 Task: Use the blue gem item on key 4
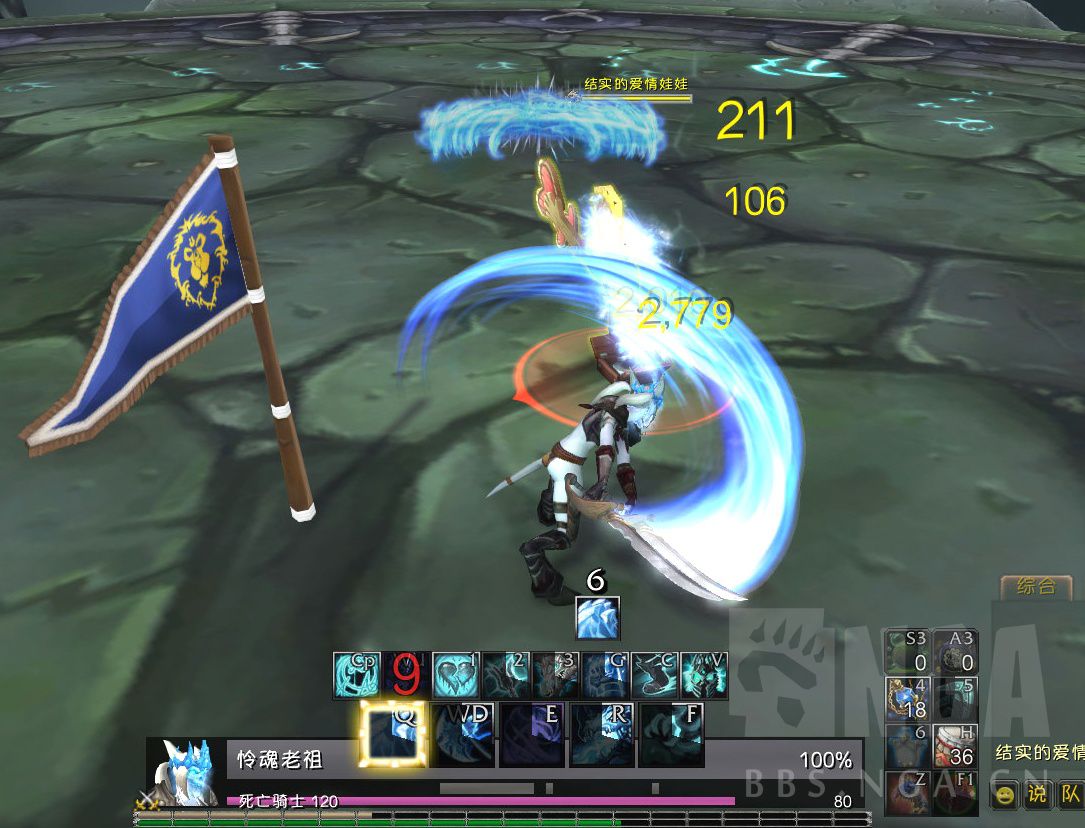click(x=907, y=698)
